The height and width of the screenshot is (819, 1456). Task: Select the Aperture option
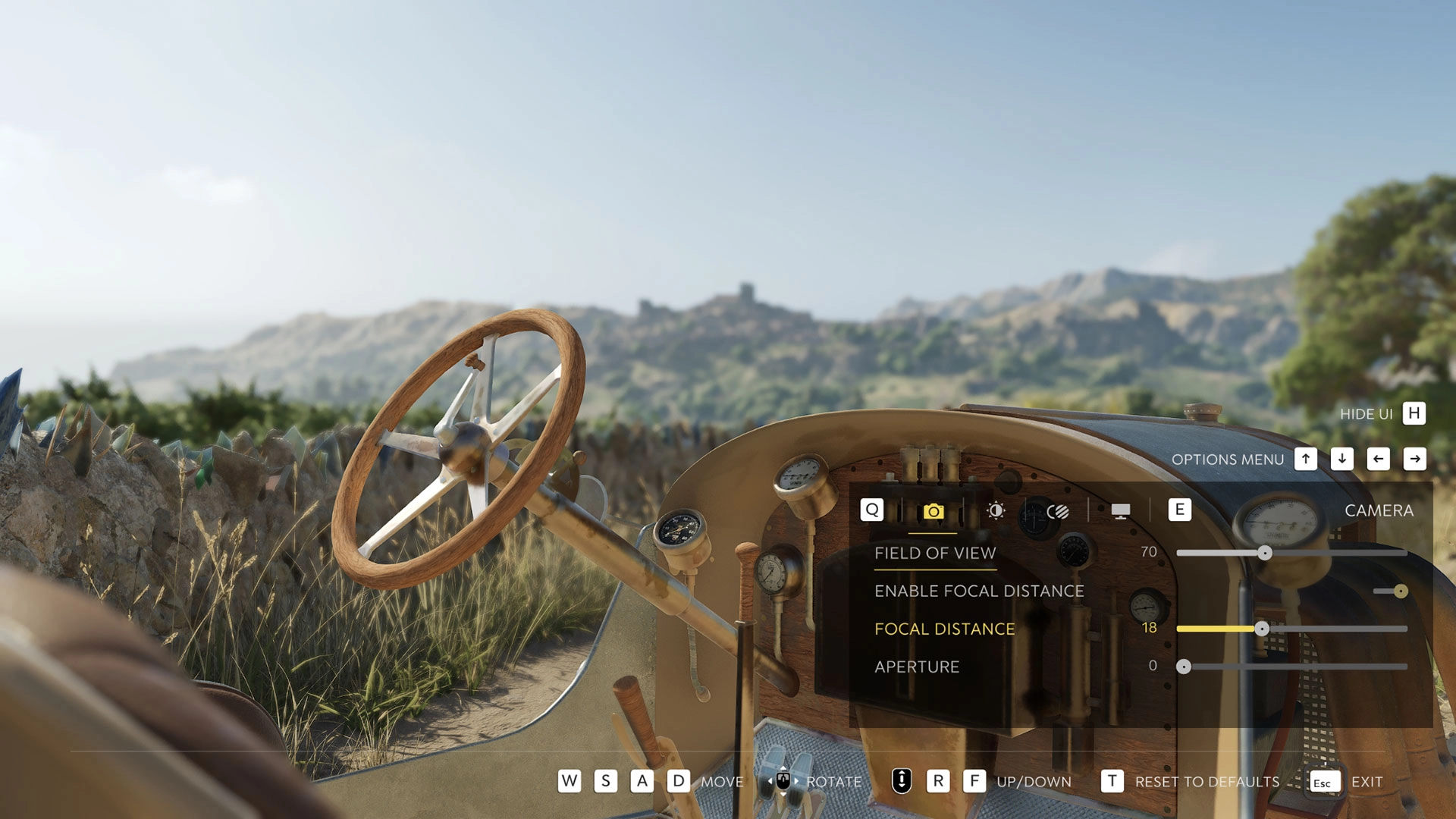point(917,667)
